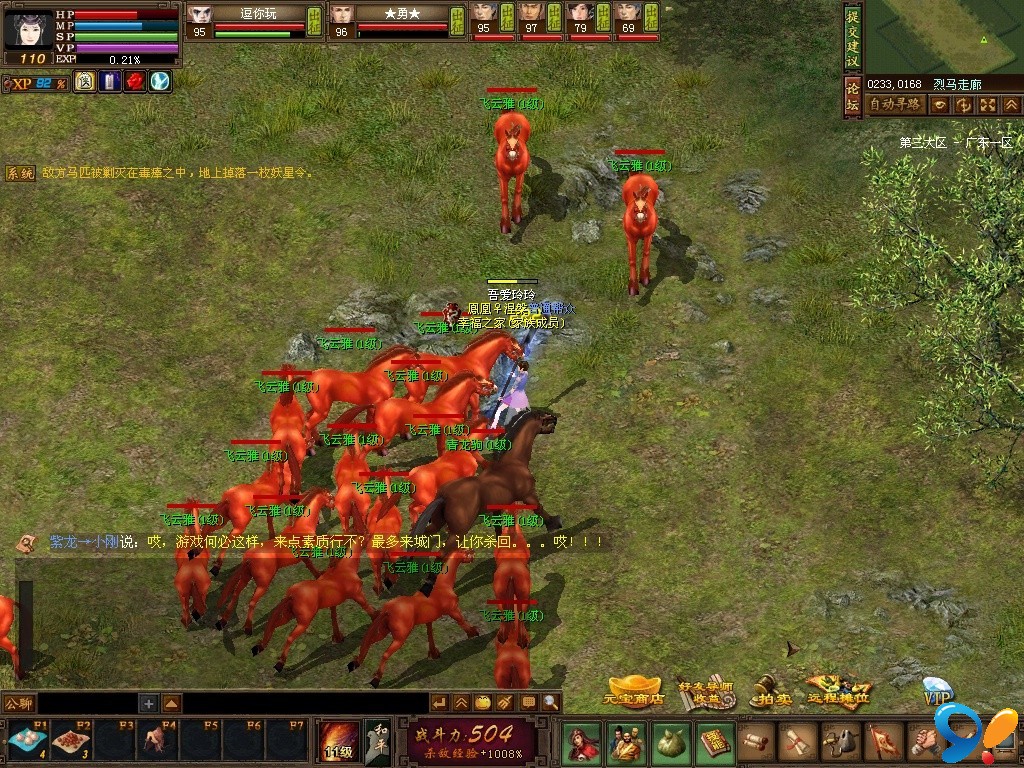Activate the level 11 fire skill icon

[x=337, y=741]
